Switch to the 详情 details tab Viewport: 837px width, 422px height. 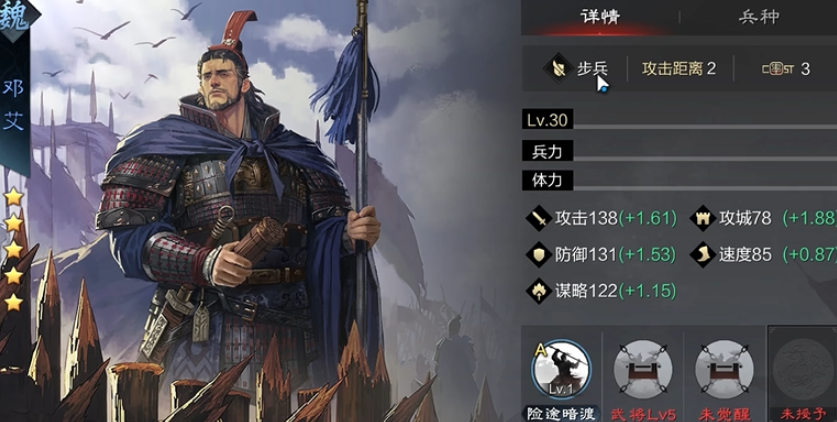pyautogui.click(x=600, y=17)
